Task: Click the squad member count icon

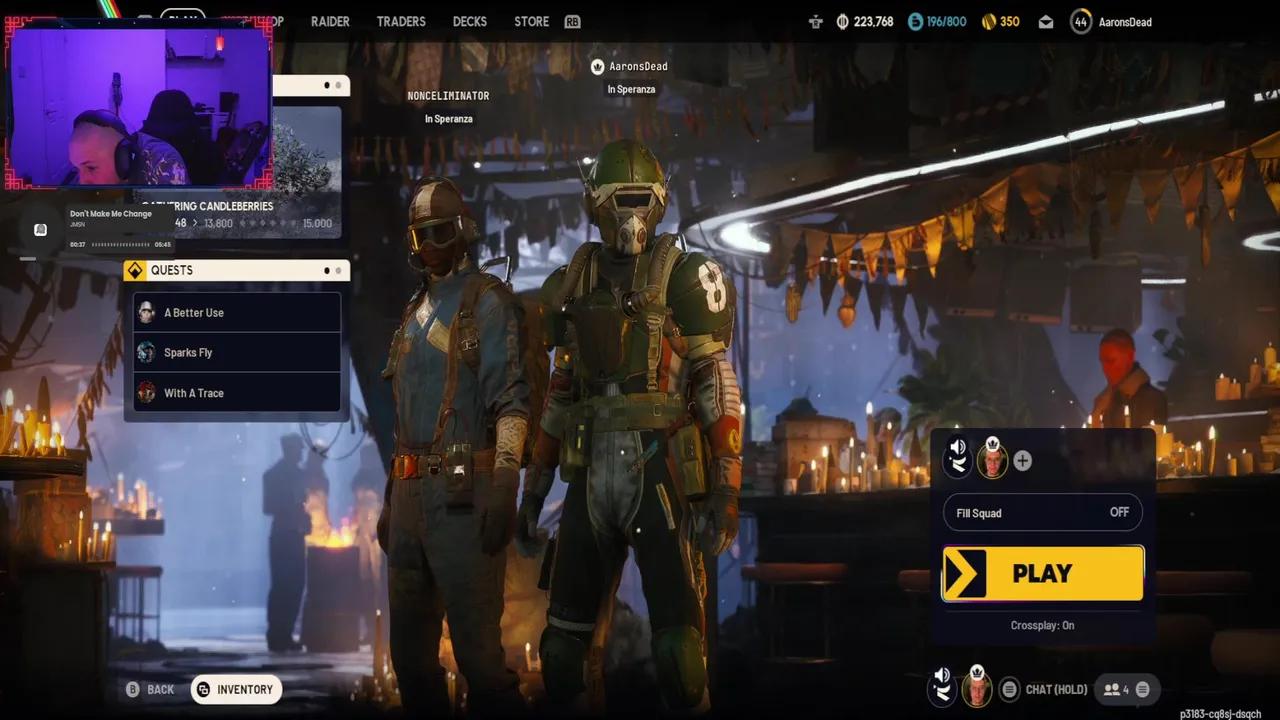Action: (1112, 689)
